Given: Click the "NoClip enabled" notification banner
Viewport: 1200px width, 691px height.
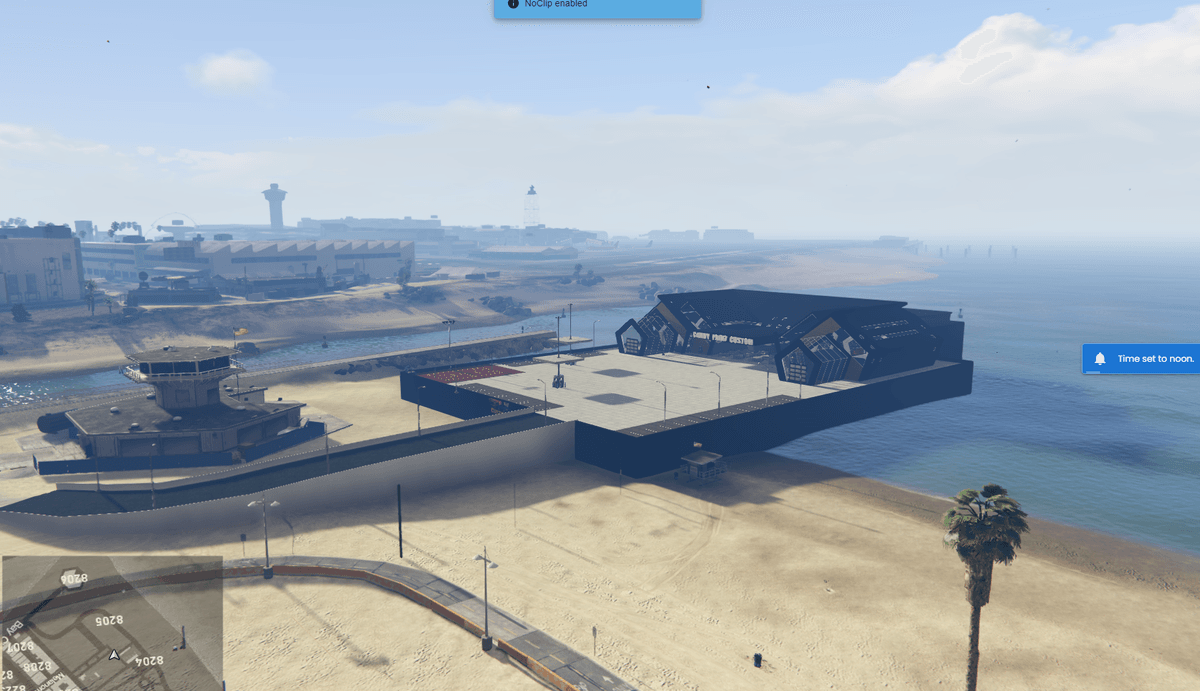Looking at the screenshot, I should (597, 7).
